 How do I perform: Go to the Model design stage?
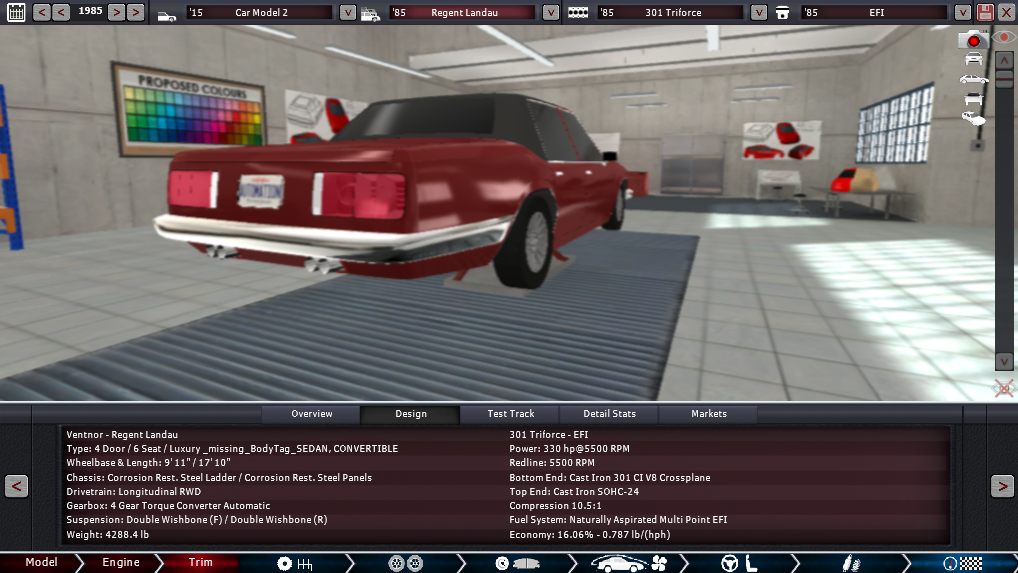tap(41, 563)
